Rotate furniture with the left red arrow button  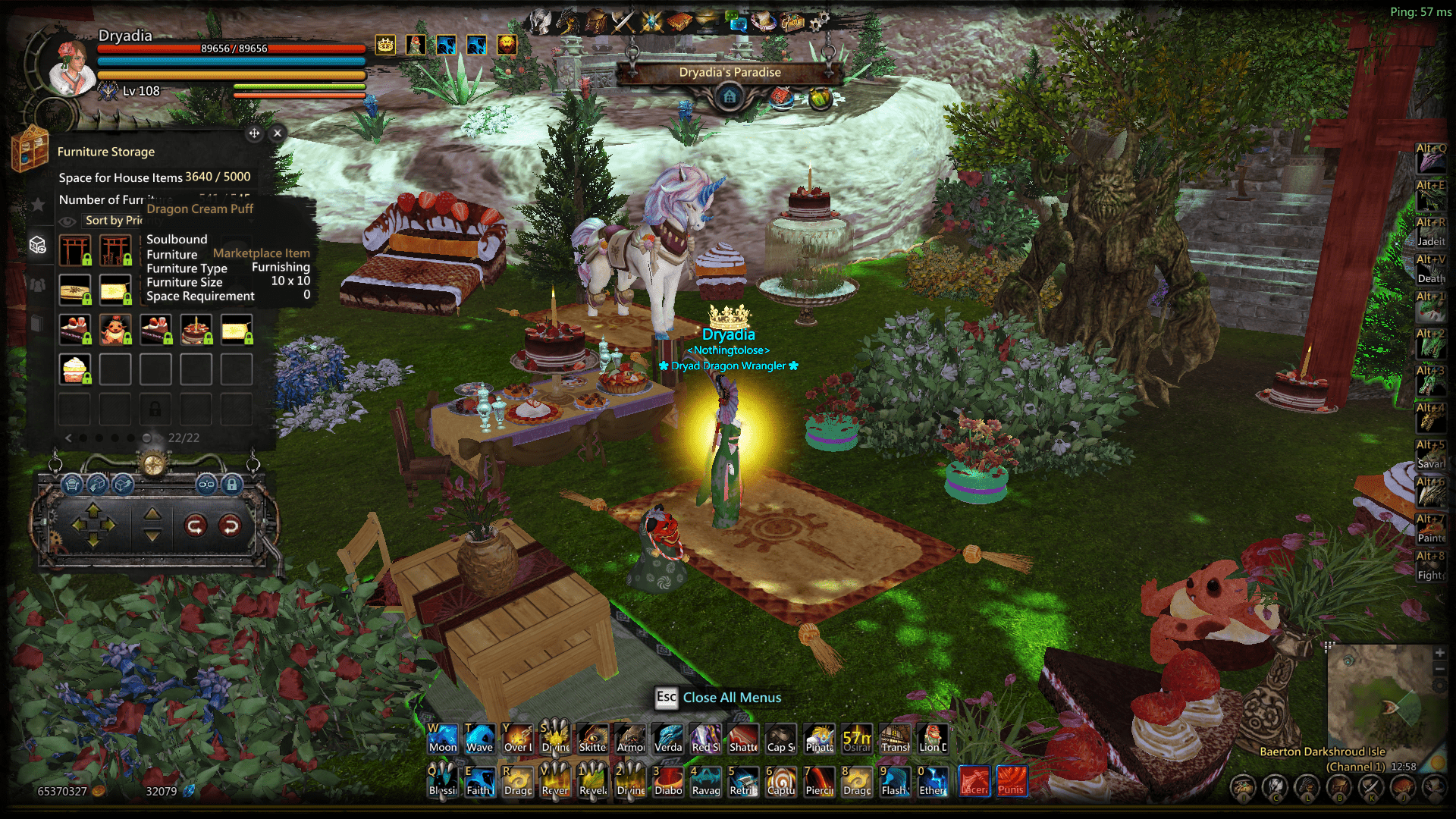coord(196,525)
